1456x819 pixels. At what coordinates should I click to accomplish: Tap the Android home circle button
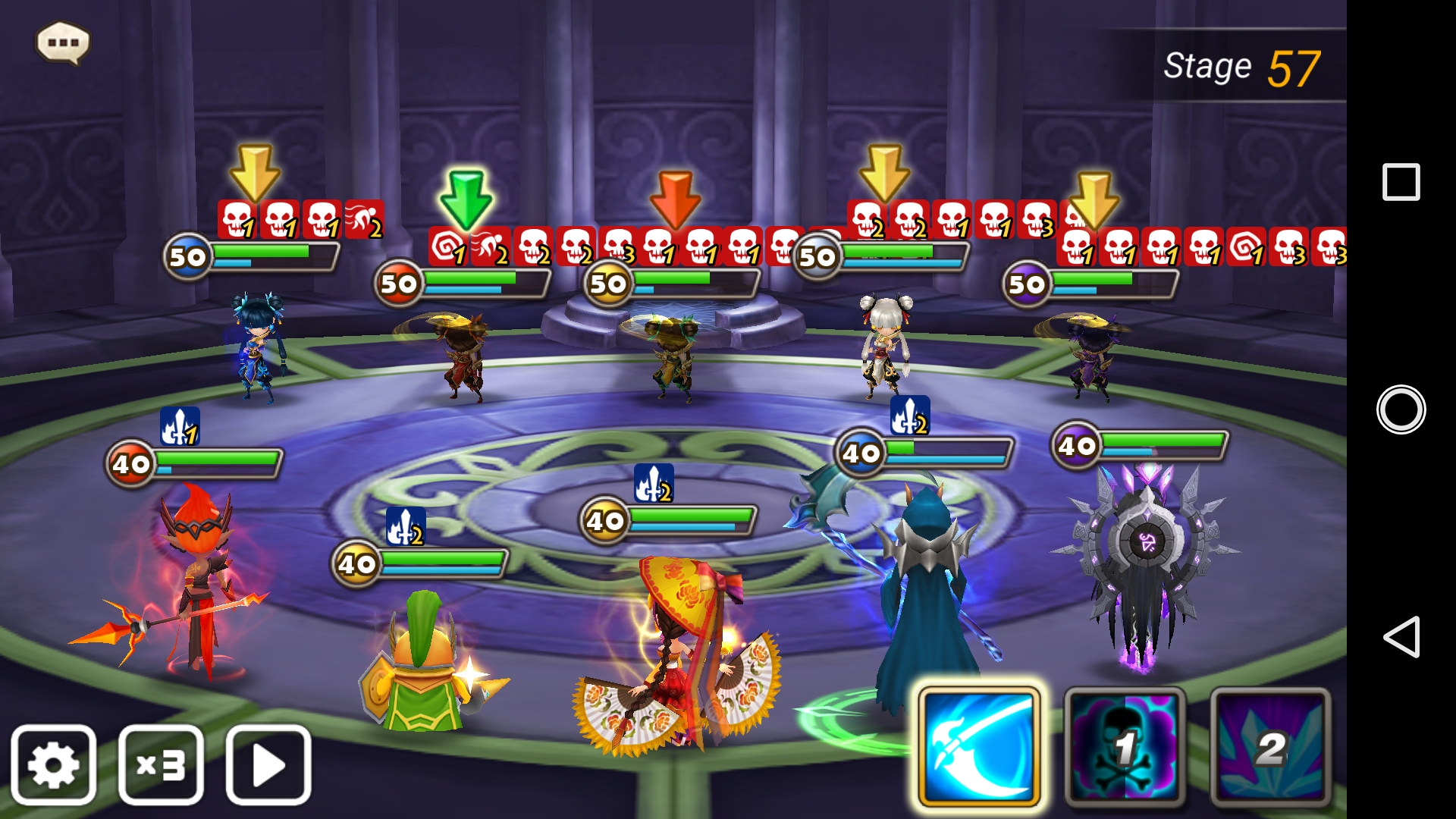(x=1401, y=409)
